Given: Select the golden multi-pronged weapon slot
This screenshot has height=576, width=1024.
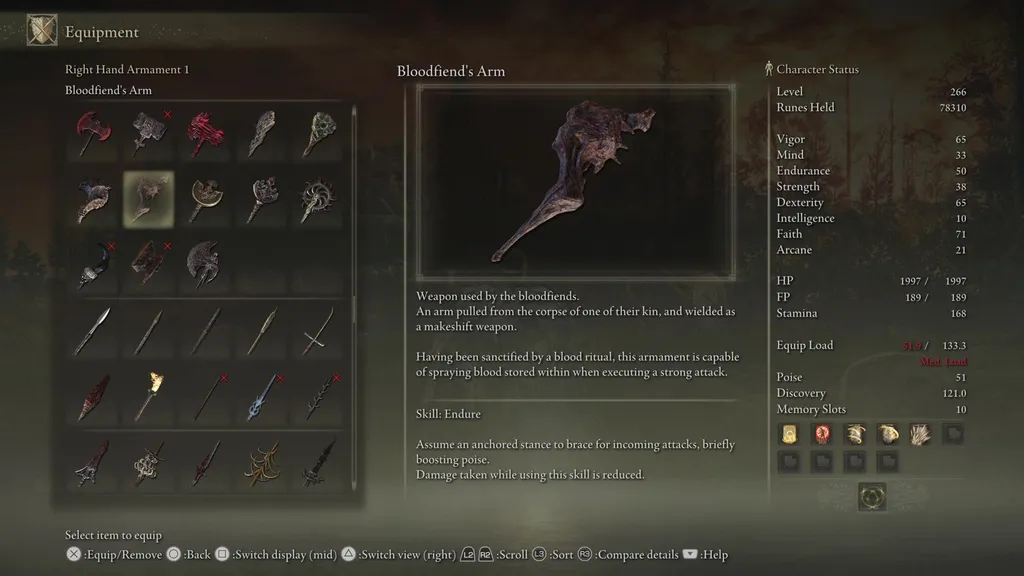Looking at the screenshot, I should click(262, 461).
